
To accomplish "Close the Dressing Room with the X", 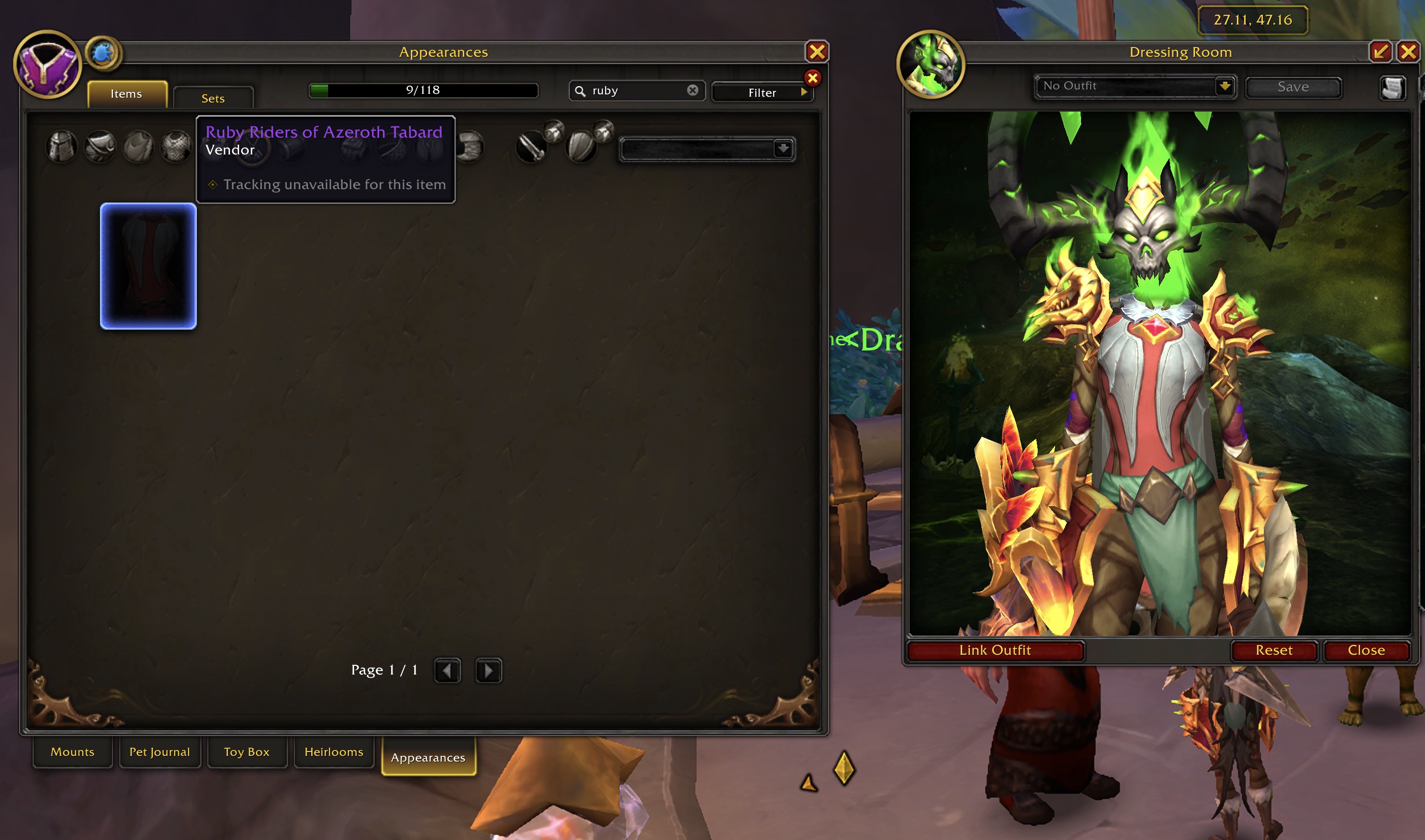I will pyautogui.click(x=1409, y=52).
